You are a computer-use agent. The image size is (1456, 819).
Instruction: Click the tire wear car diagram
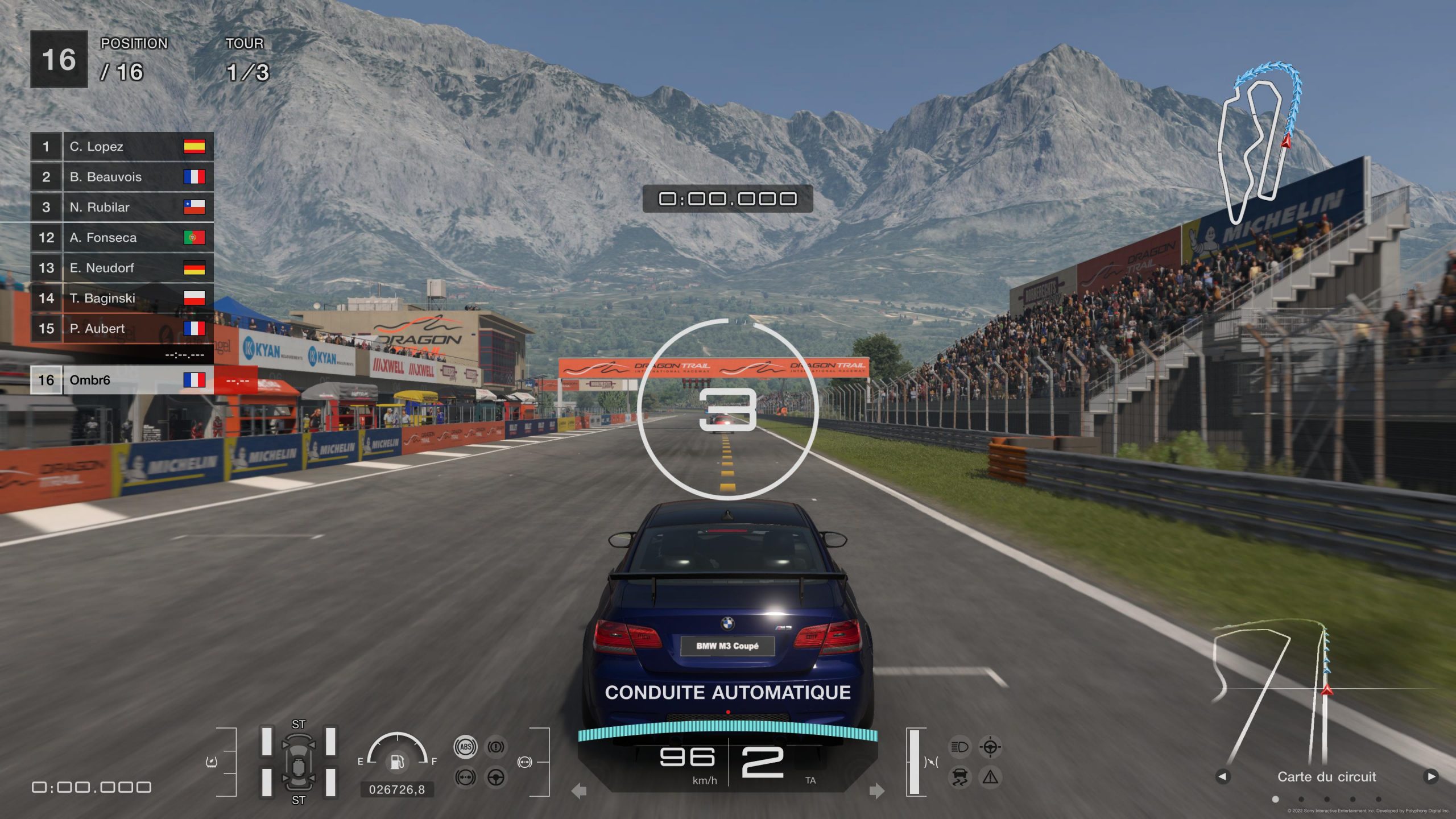point(298,762)
